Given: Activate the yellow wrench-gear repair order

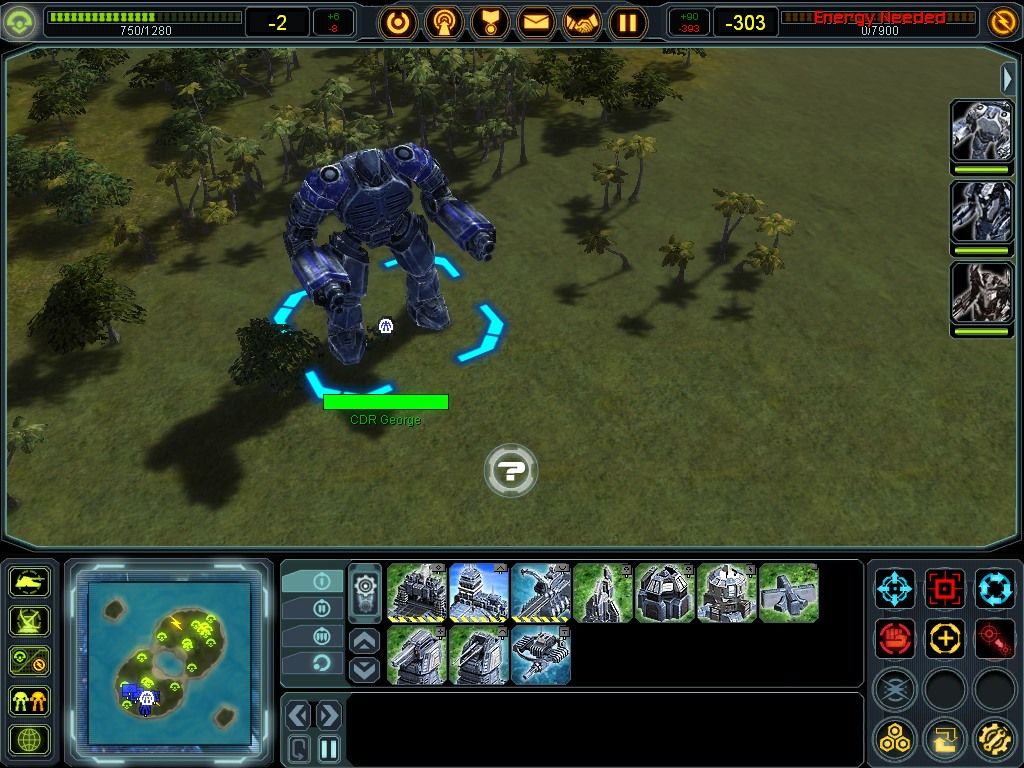Looking at the screenshot, I should (x=995, y=740).
